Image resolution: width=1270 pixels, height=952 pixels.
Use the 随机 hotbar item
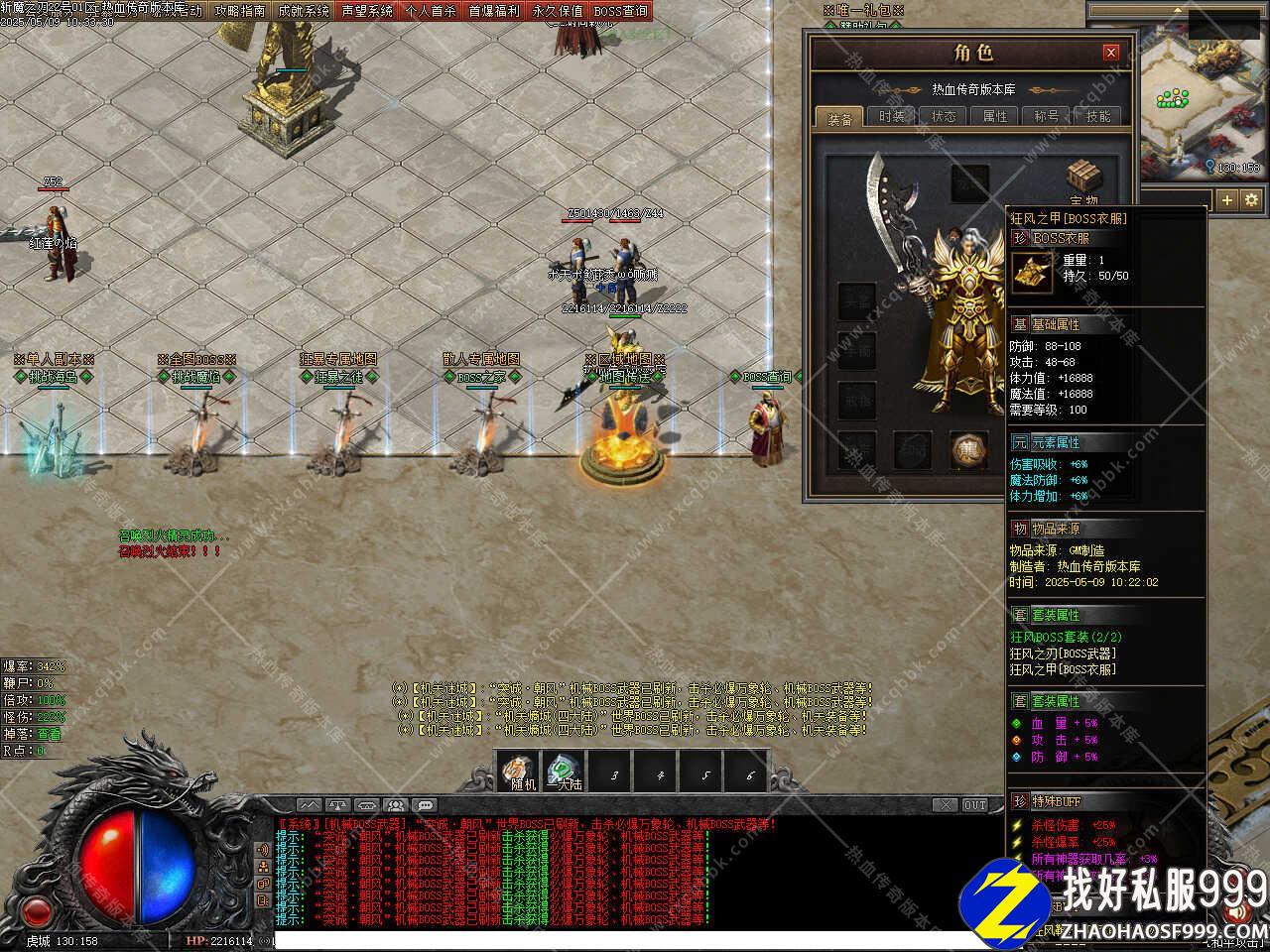click(x=519, y=772)
